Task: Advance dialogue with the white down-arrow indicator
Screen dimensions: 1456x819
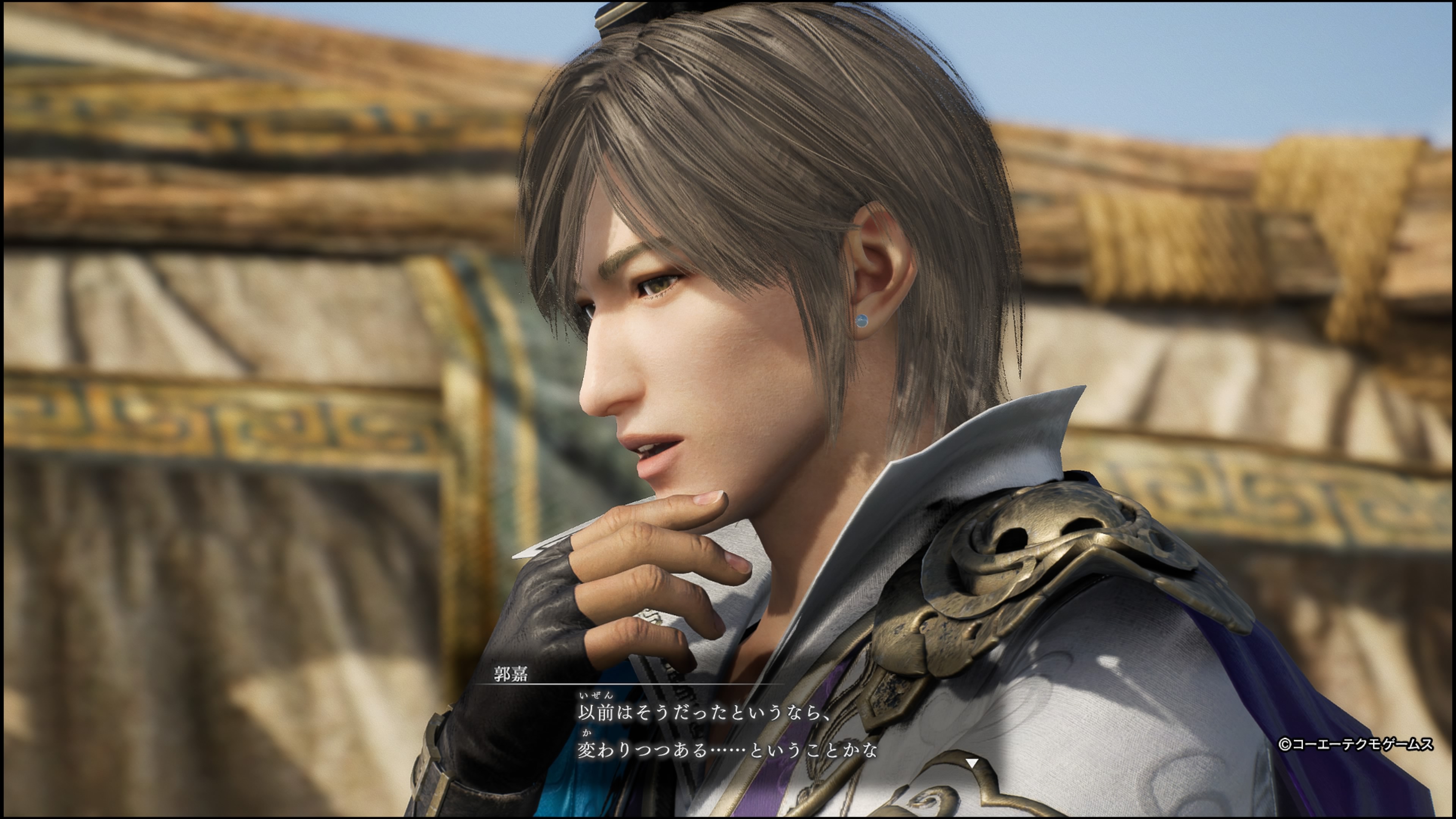Action: 971,764
